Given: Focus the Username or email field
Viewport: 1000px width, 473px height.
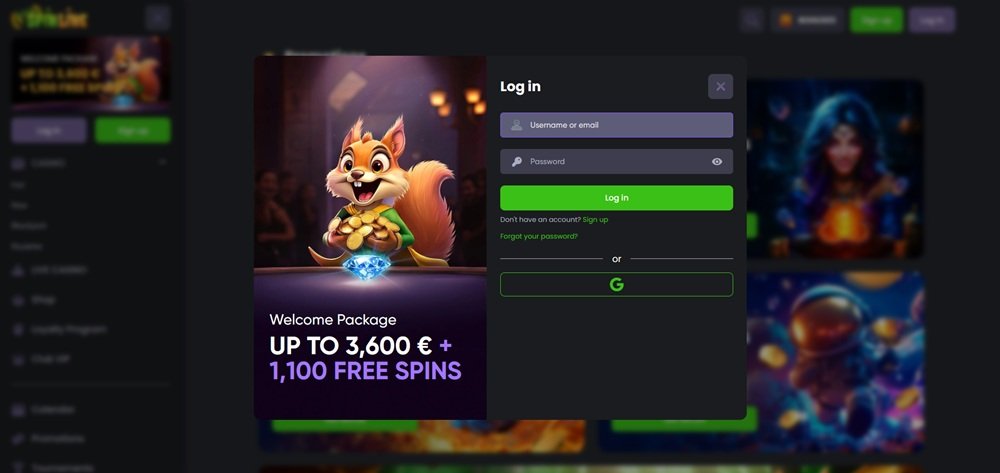Looking at the screenshot, I should pyautogui.click(x=616, y=125).
